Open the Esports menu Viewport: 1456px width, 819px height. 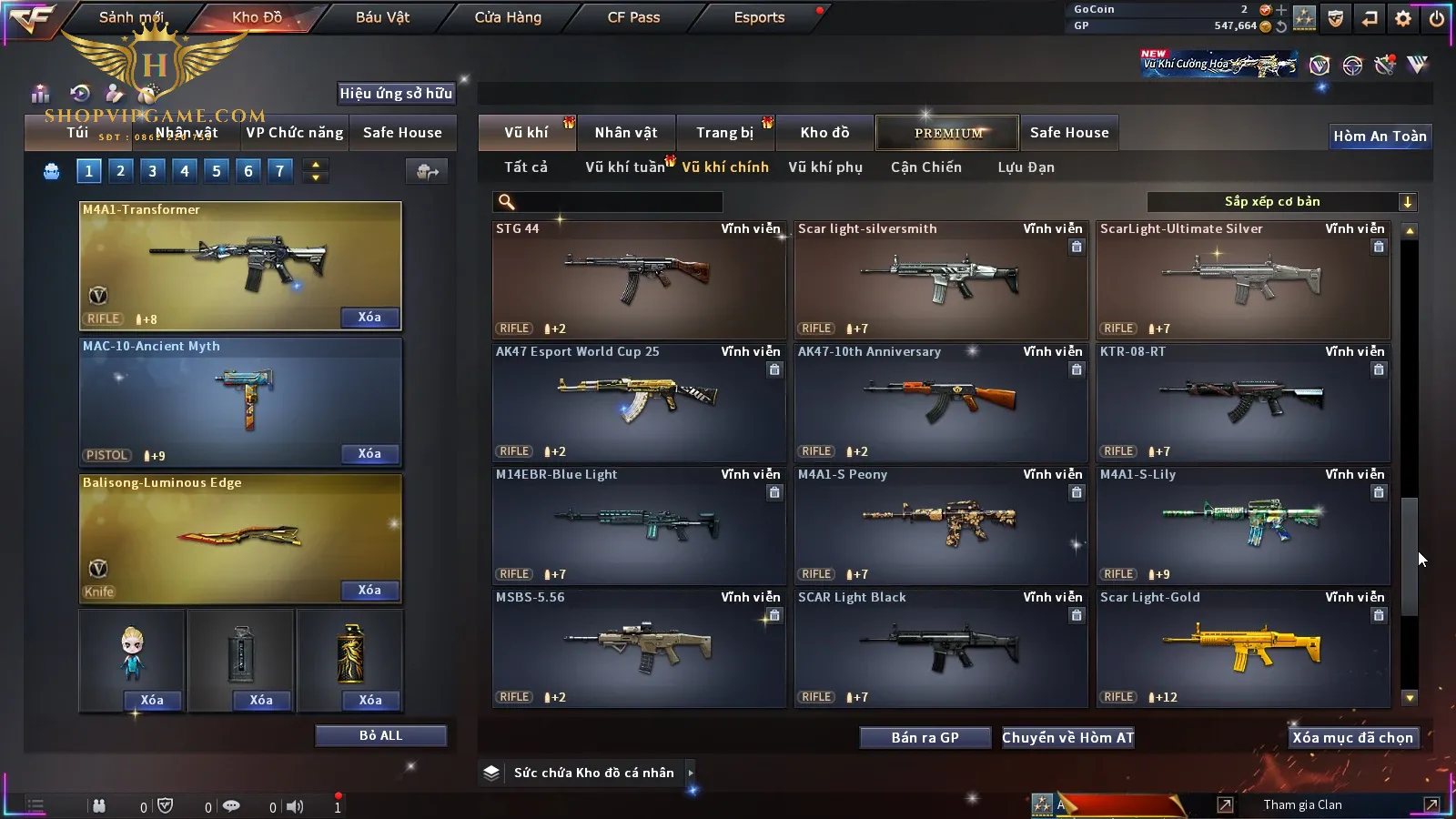click(759, 17)
